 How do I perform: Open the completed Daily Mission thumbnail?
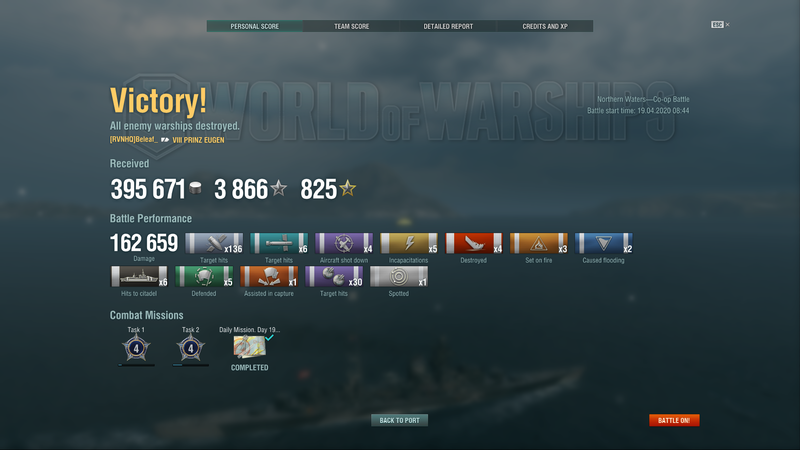[x=249, y=347]
